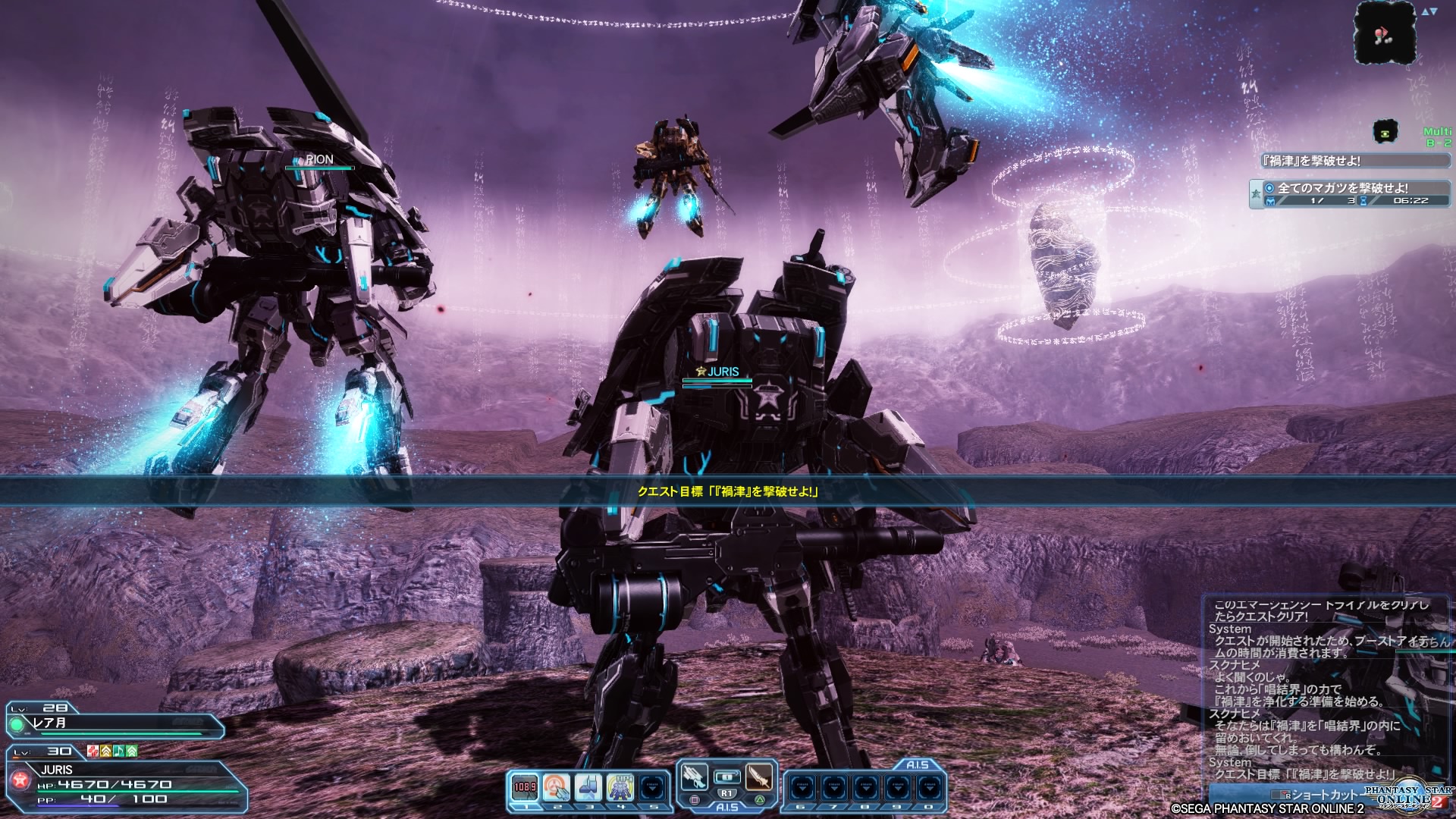Click the green area indicator icon
1456x819 pixels.
point(1385,132)
